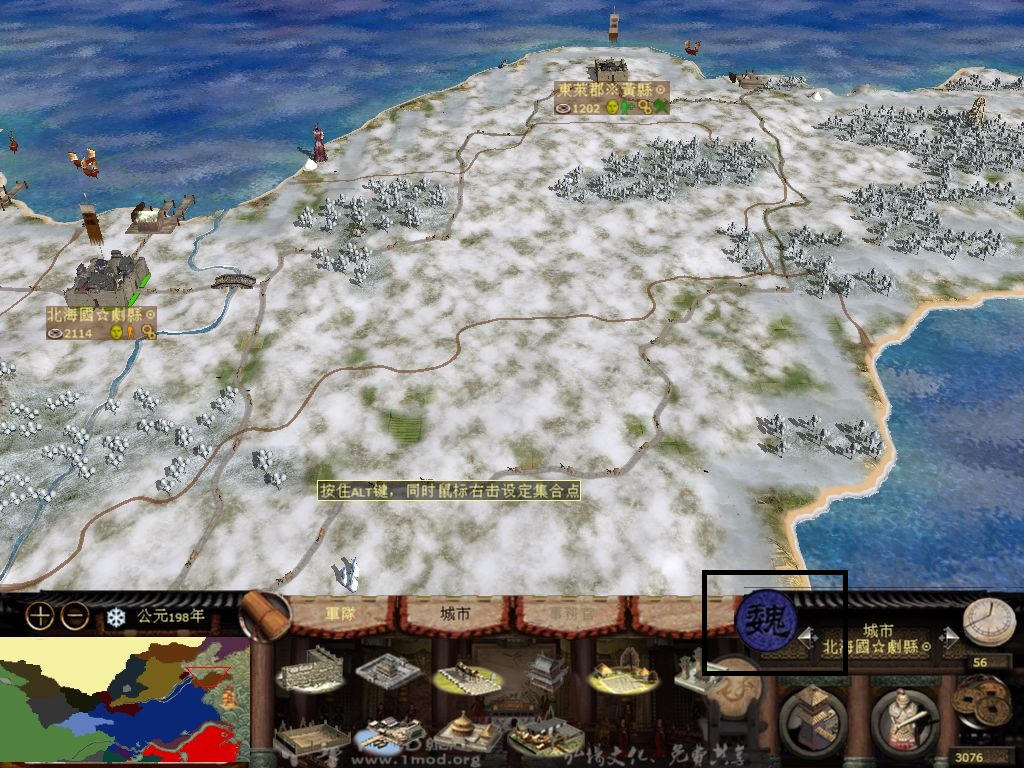1024x768 pixels.
Task: Go to next city with right arrow
Action: (x=951, y=637)
